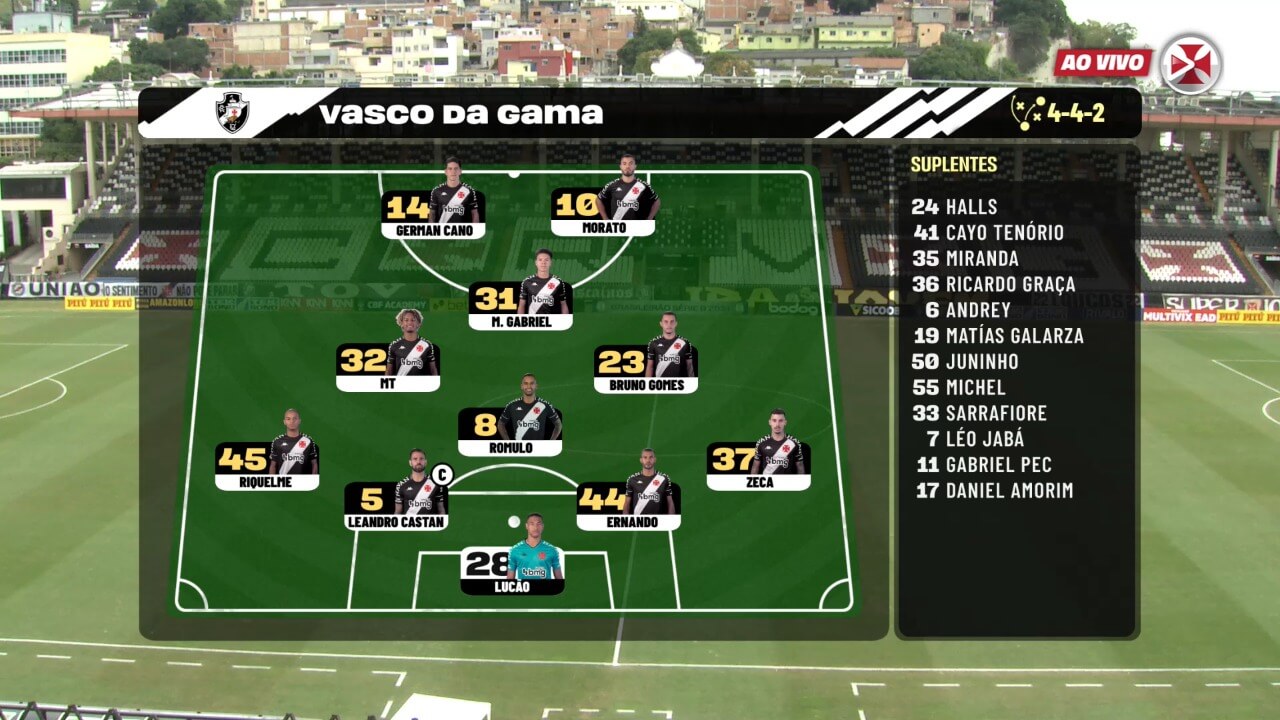Choose Cayo Tenório from the substitutes
Image resolution: width=1280 pixels, height=720 pixels.
point(988,233)
